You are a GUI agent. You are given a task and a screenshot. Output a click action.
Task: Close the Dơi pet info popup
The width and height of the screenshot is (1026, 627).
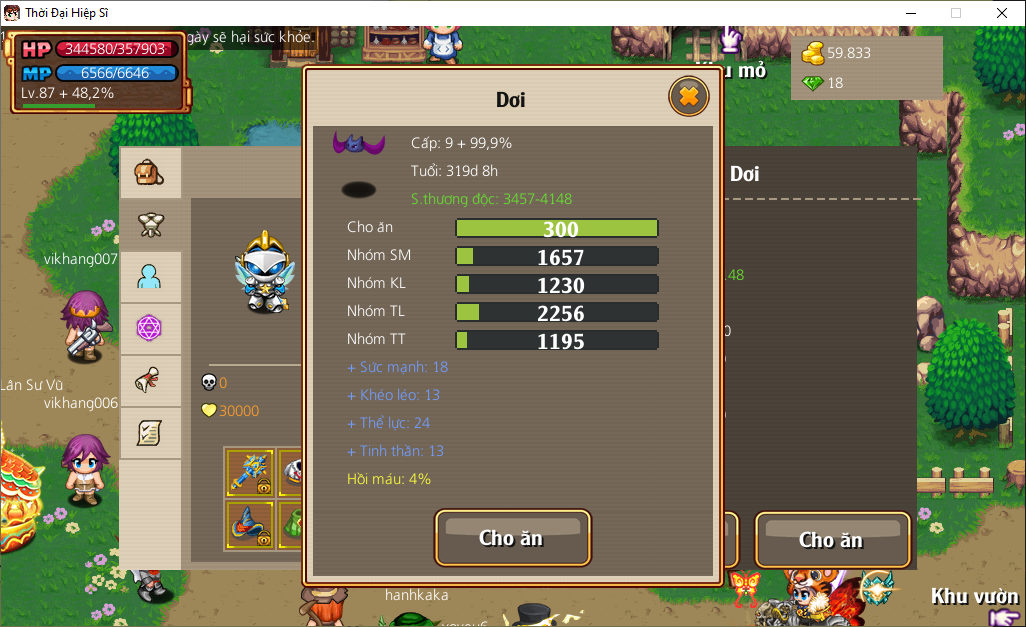click(x=688, y=97)
